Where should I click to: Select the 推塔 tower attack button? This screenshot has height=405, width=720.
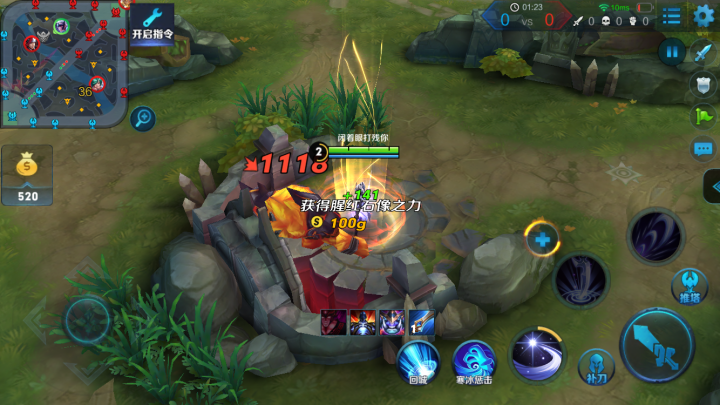[689, 287]
